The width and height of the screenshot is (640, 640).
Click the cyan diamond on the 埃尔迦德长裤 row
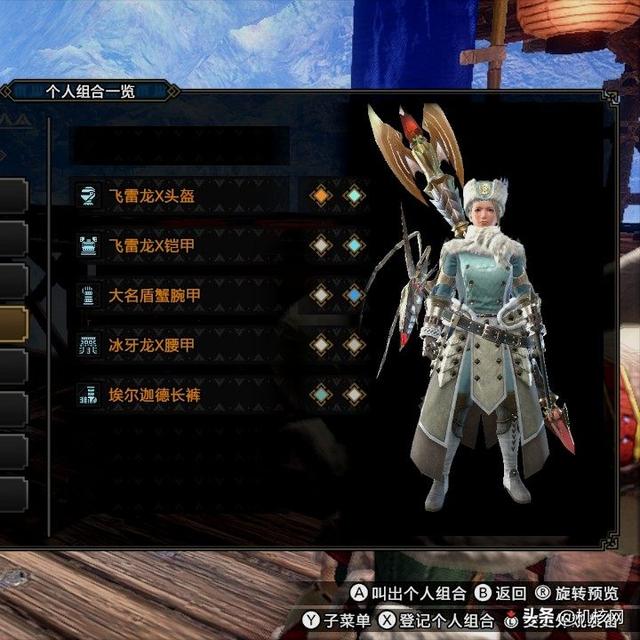321,395
